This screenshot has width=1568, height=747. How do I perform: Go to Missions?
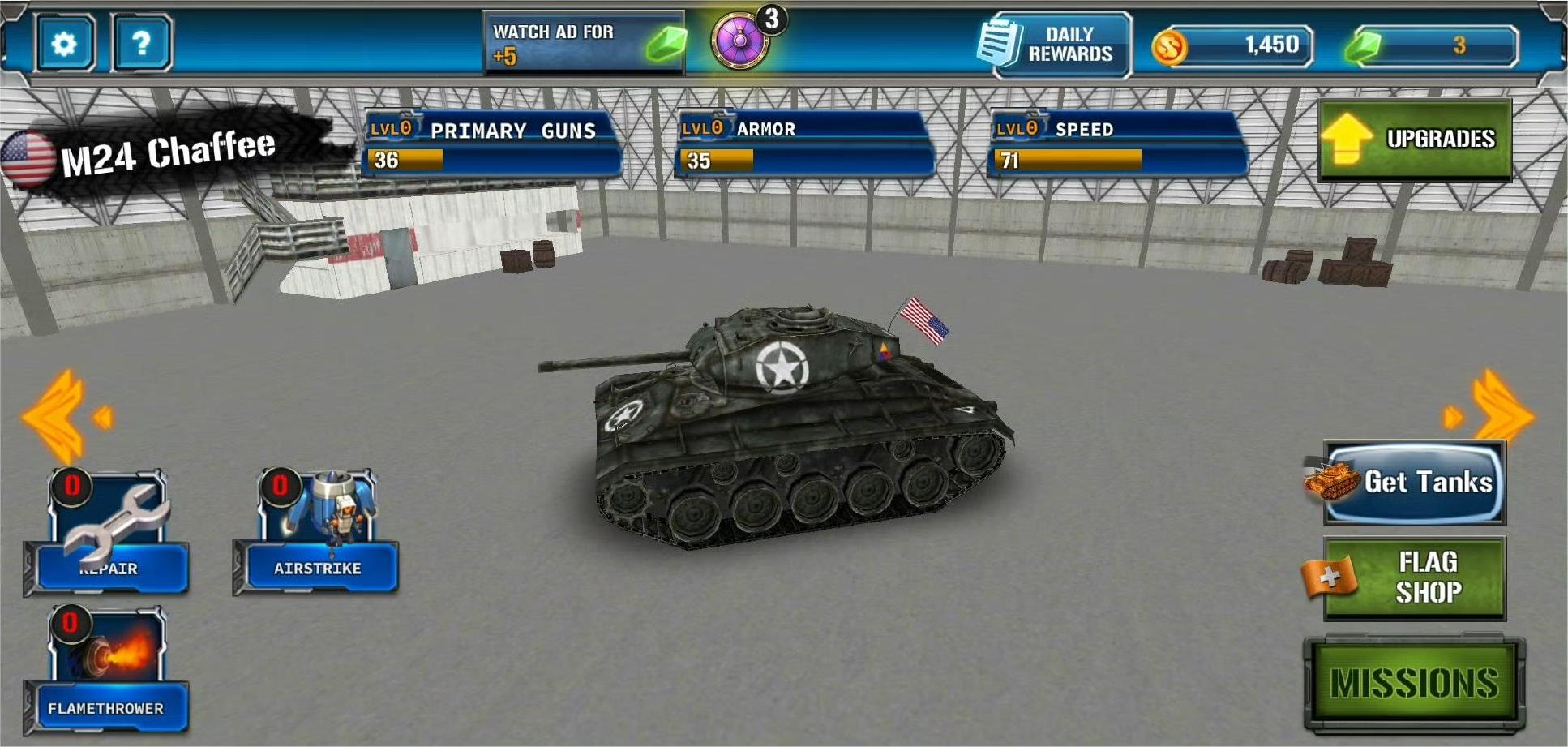(1414, 683)
